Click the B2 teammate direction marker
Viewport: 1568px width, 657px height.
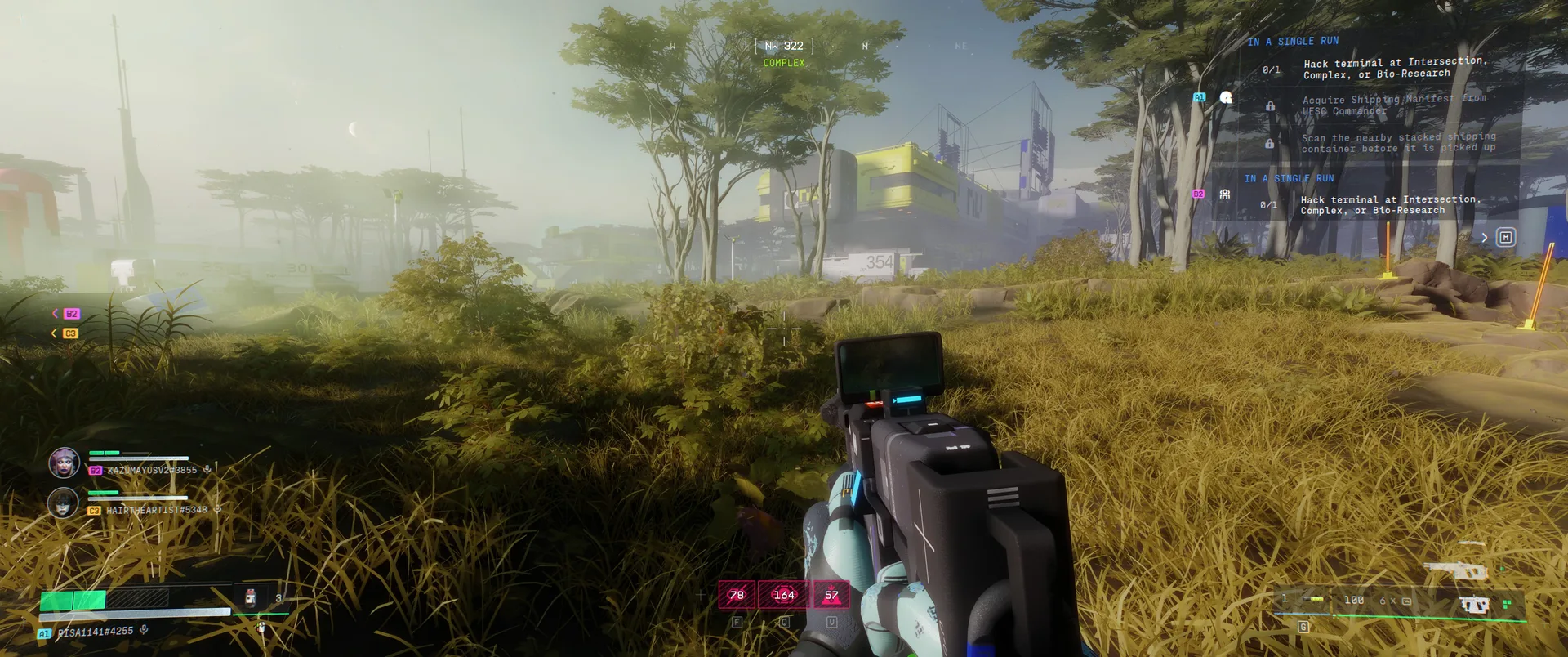(70, 314)
